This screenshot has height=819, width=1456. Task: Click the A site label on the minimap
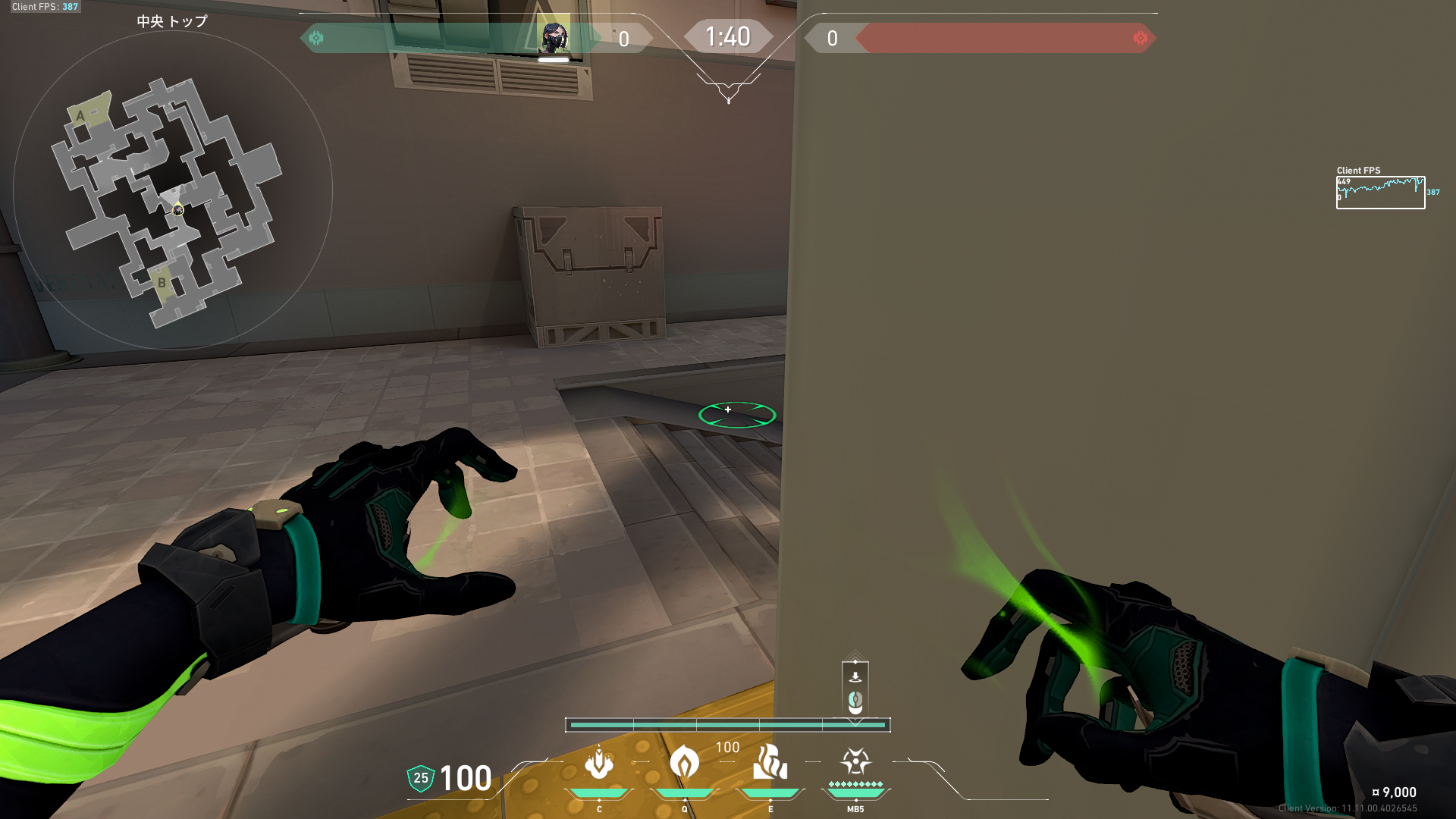81,115
